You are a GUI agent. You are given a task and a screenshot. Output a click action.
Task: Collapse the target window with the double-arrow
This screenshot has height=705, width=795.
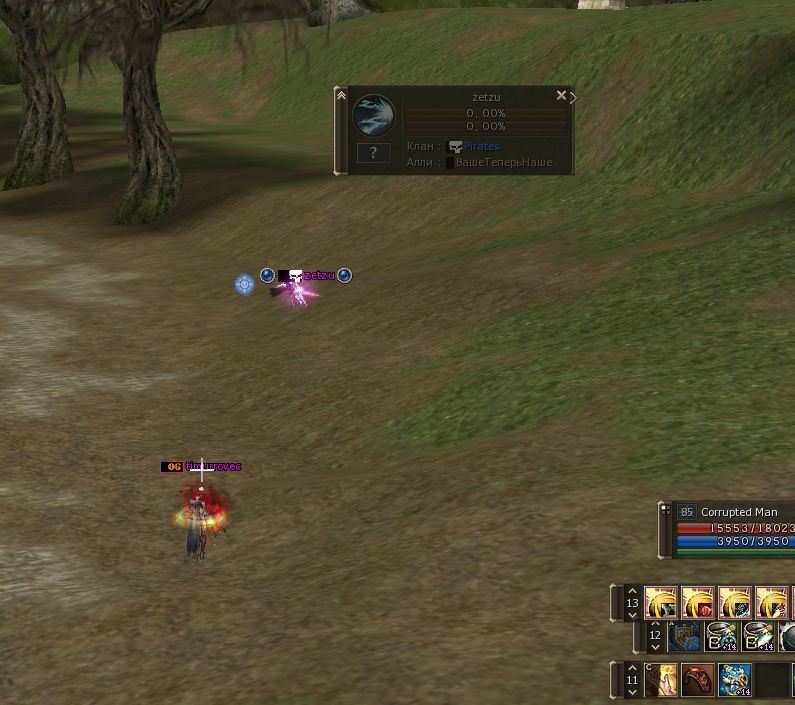pyautogui.click(x=341, y=96)
